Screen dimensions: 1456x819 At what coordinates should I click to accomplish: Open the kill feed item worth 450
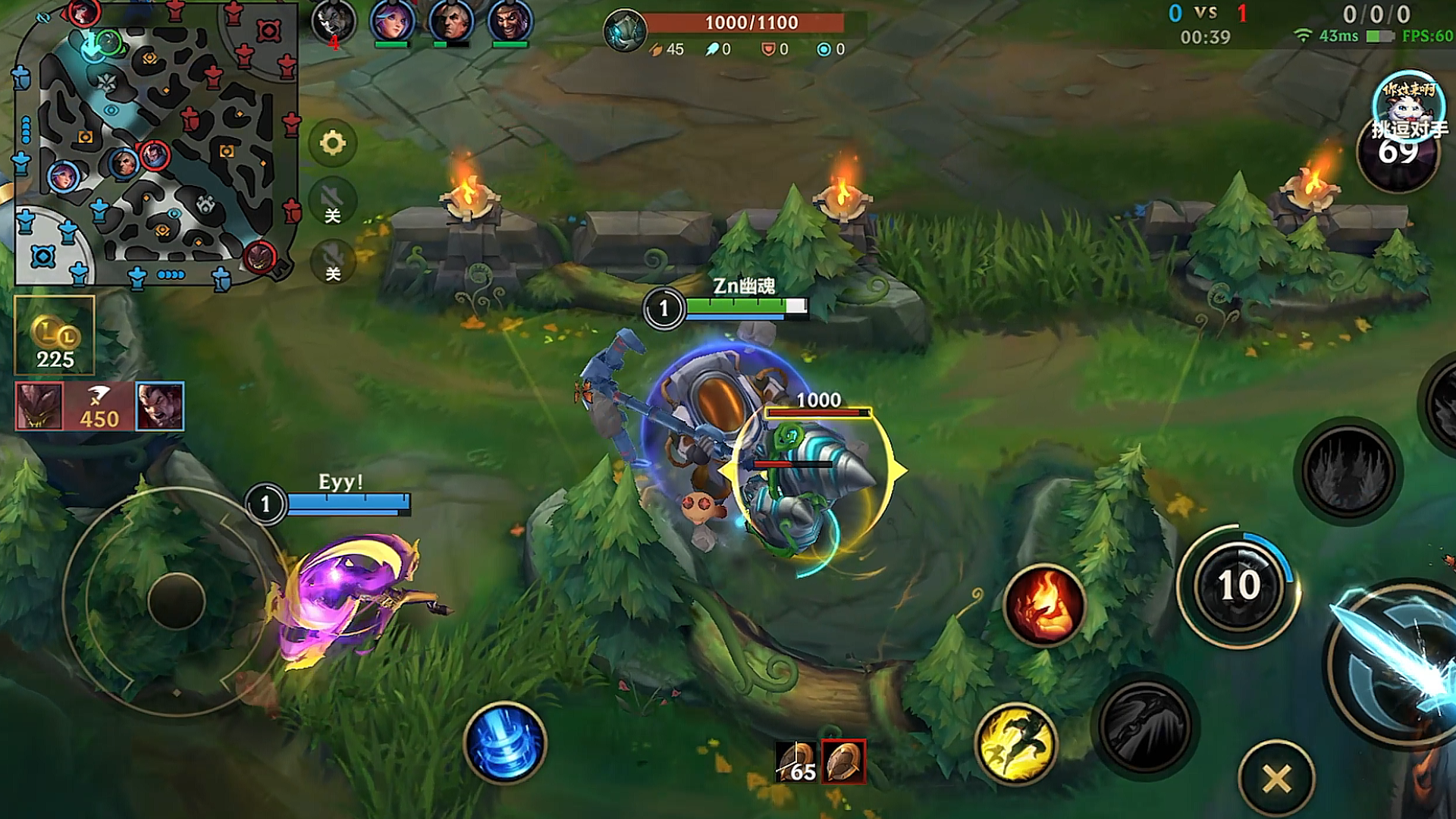(99, 406)
